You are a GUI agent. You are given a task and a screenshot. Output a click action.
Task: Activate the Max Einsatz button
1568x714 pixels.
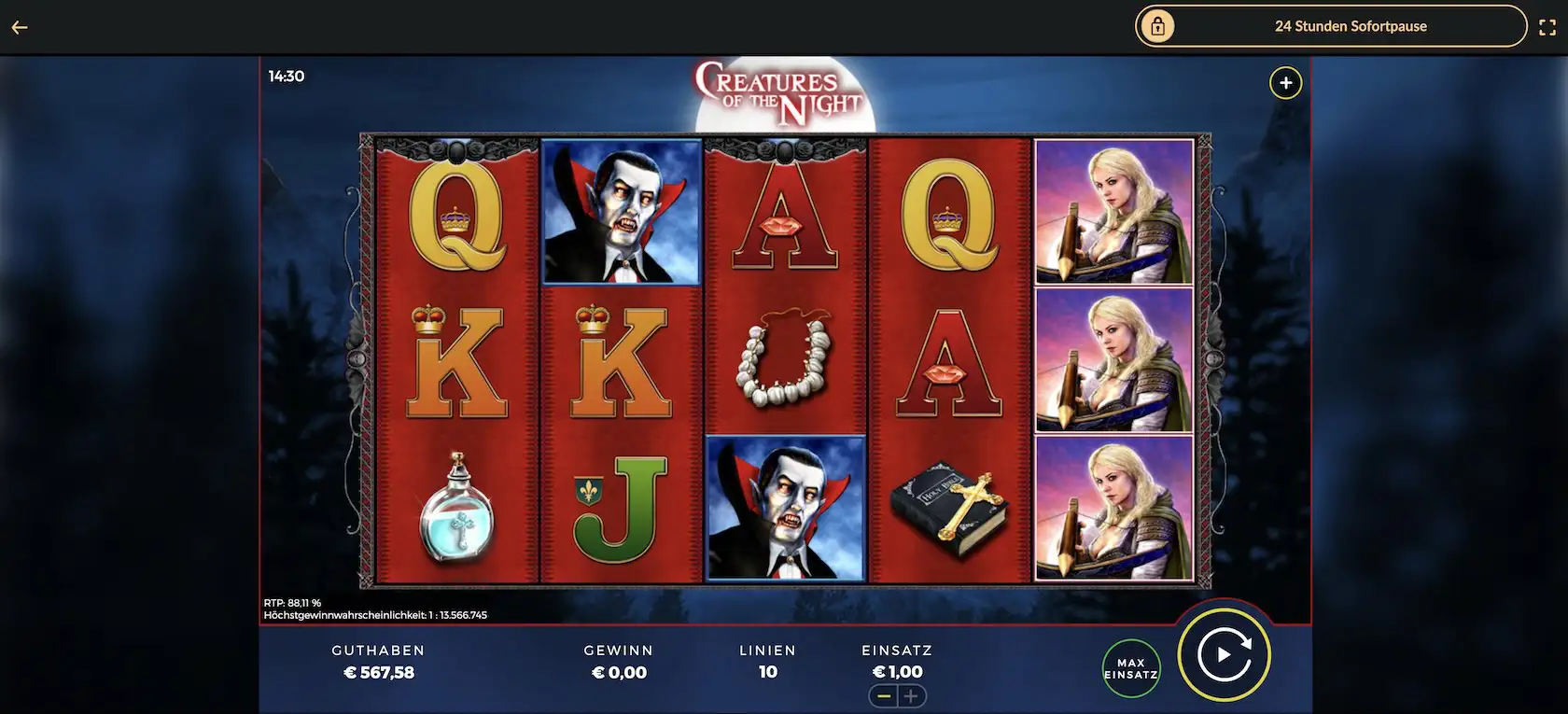pyautogui.click(x=1131, y=668)
